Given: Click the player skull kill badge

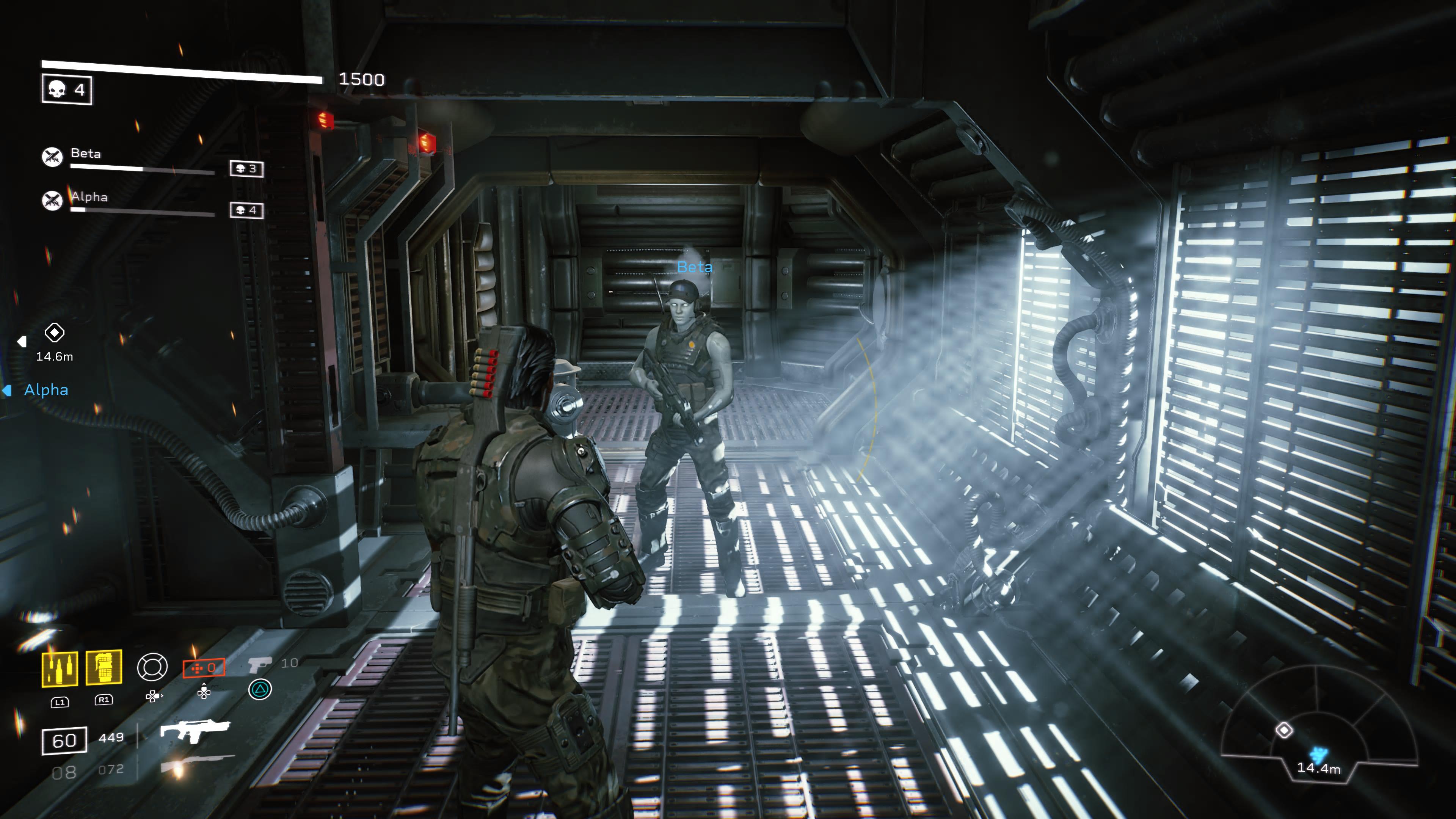Looking at the screenshot, I should pyautogui.click(x=67, y=89).
